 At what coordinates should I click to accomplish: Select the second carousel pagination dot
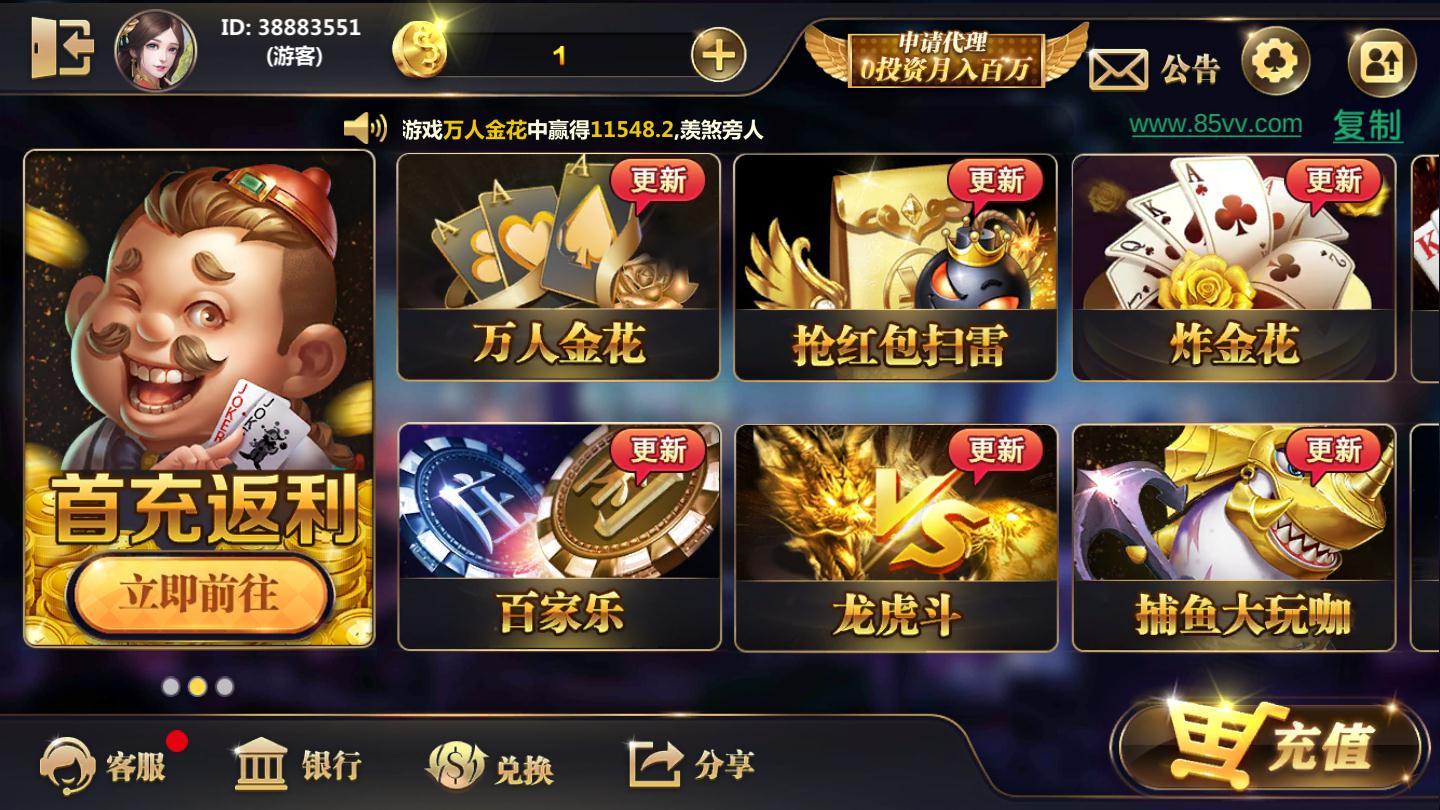[x=196, y=686]
